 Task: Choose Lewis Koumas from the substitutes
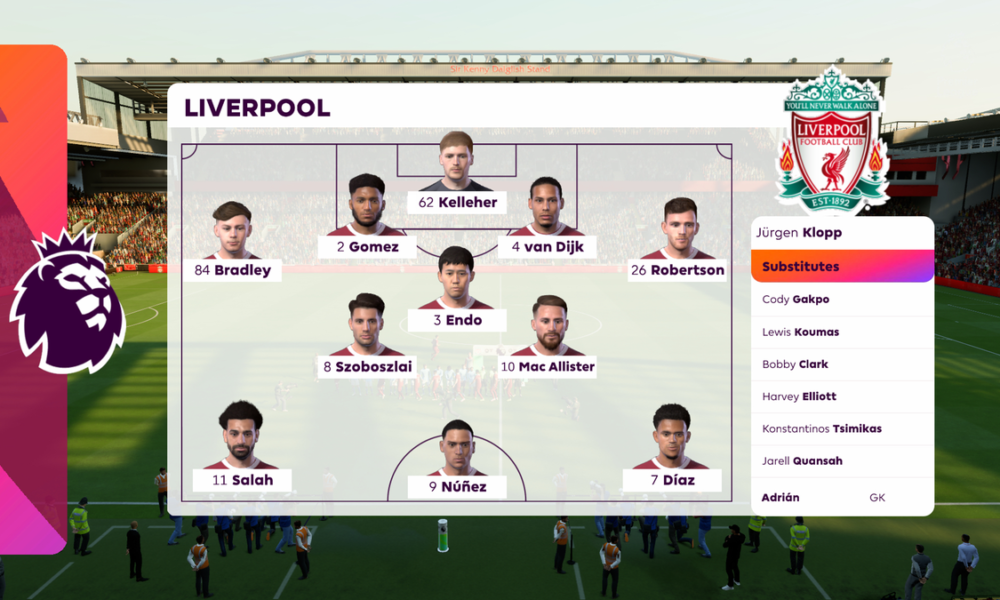pyautogui.click(x=842, y=332)
